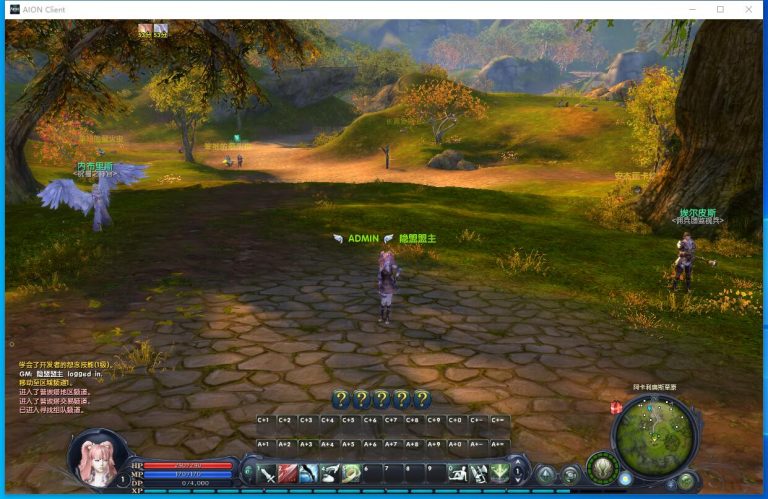Click the red gift box beside minimap

(x=616, y=407)
